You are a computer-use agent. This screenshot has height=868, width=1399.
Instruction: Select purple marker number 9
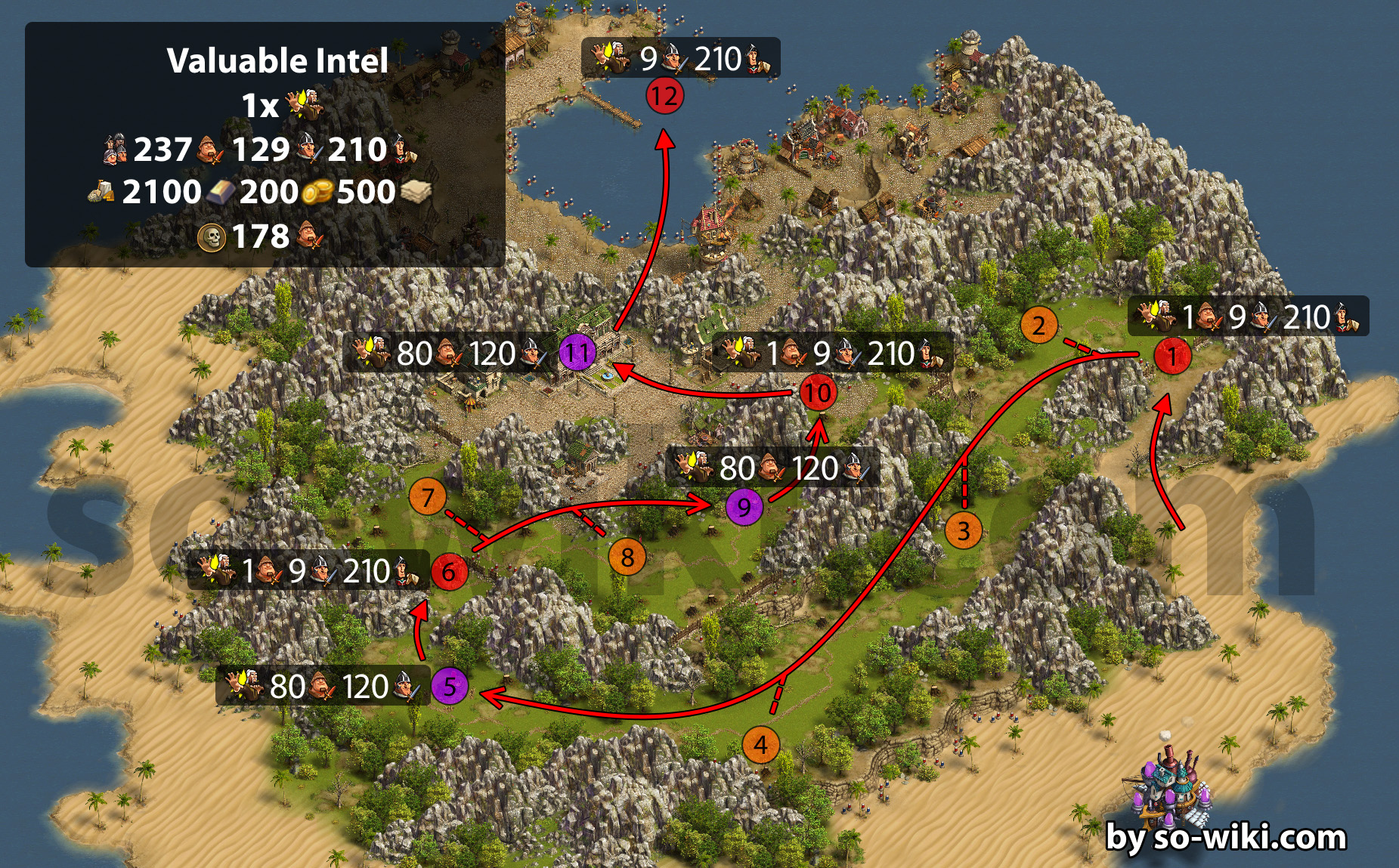click(744, 507)
